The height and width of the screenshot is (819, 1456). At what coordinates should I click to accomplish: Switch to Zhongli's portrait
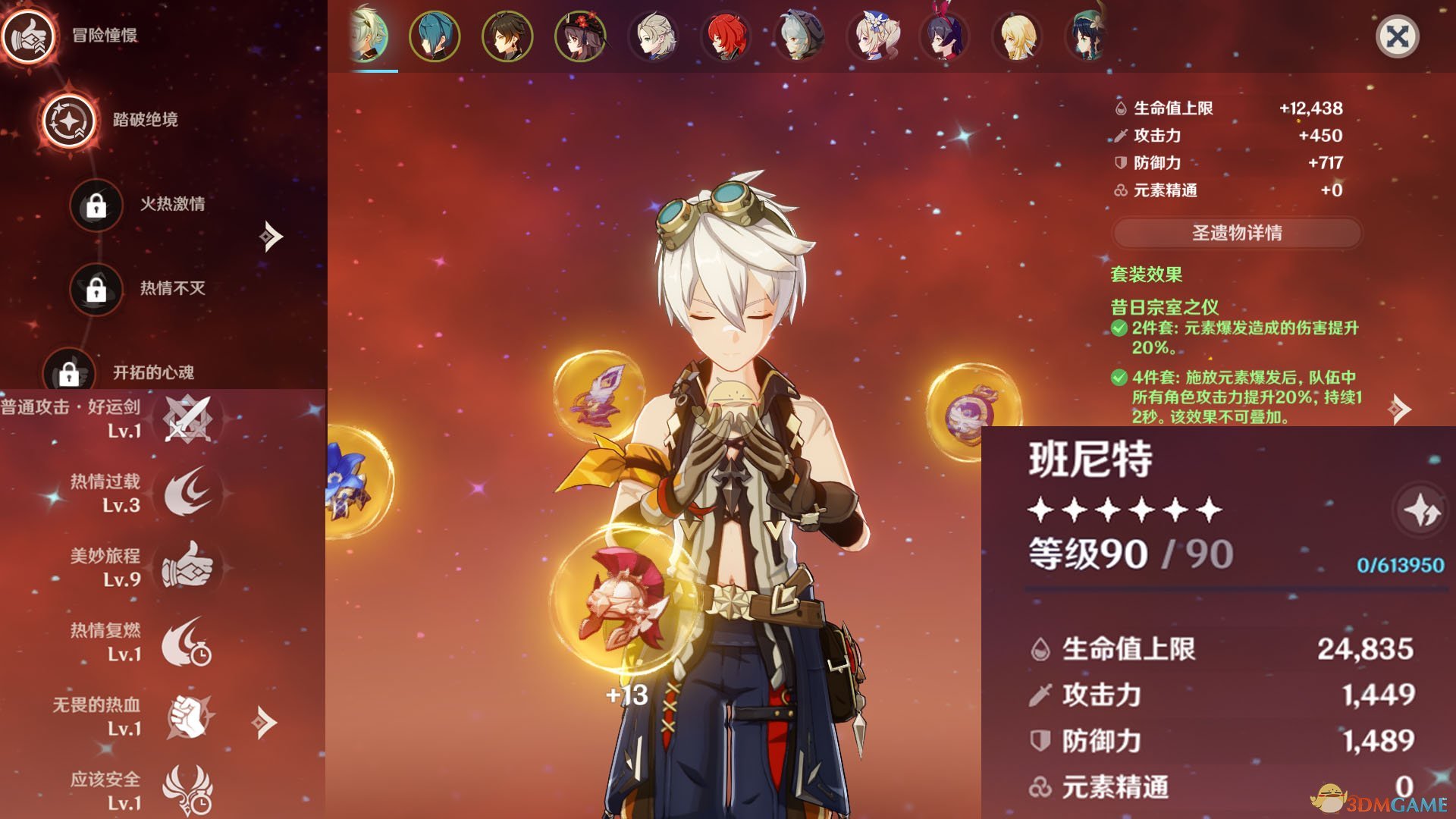coord(507,36)
